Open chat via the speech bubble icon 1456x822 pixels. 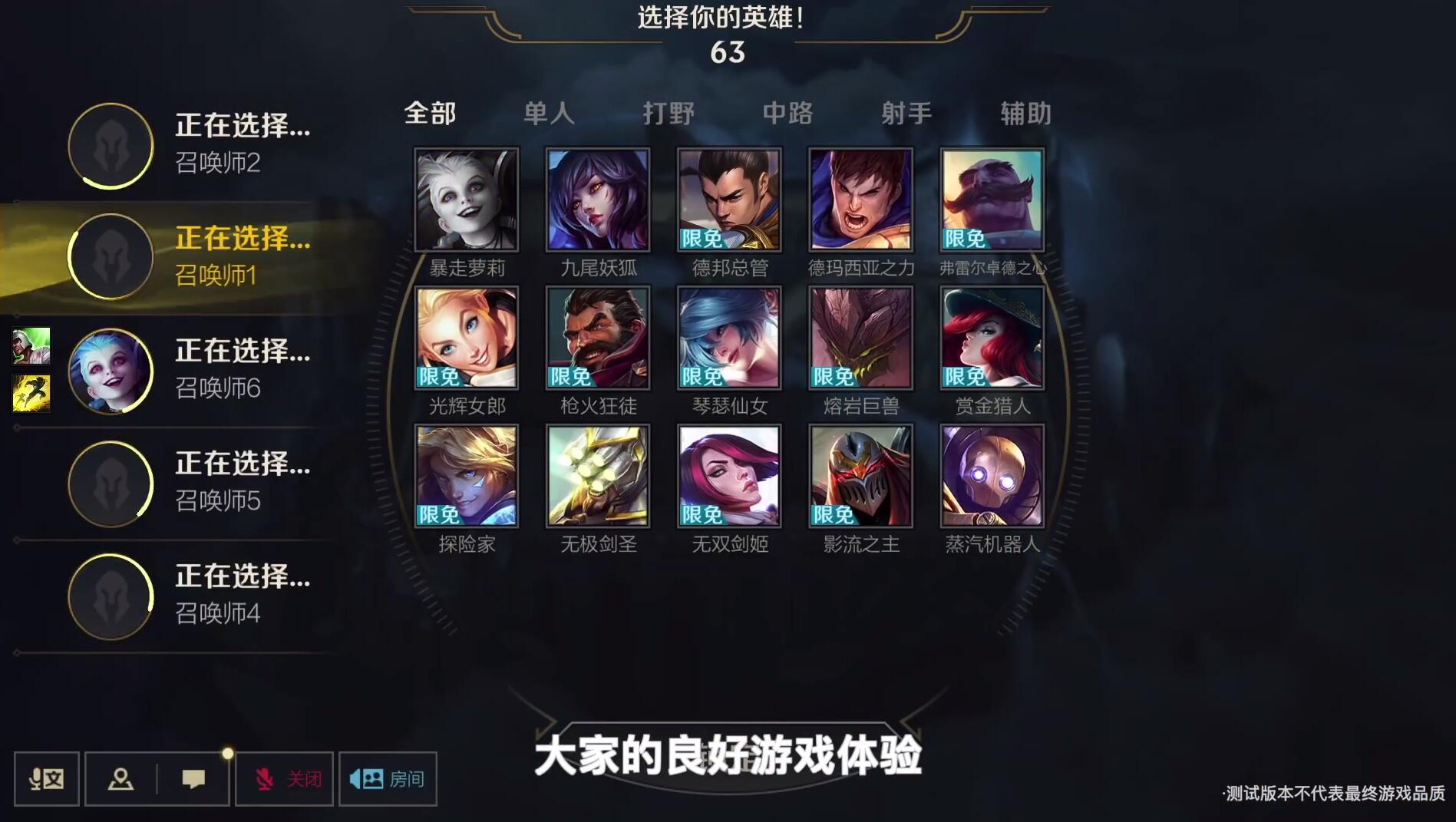point(194,778)
